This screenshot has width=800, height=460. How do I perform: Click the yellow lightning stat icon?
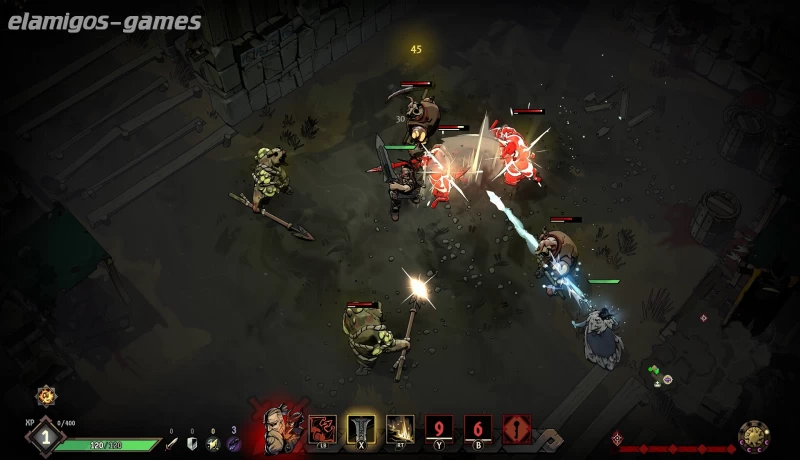pyautogui.click(x=212, y=443)
